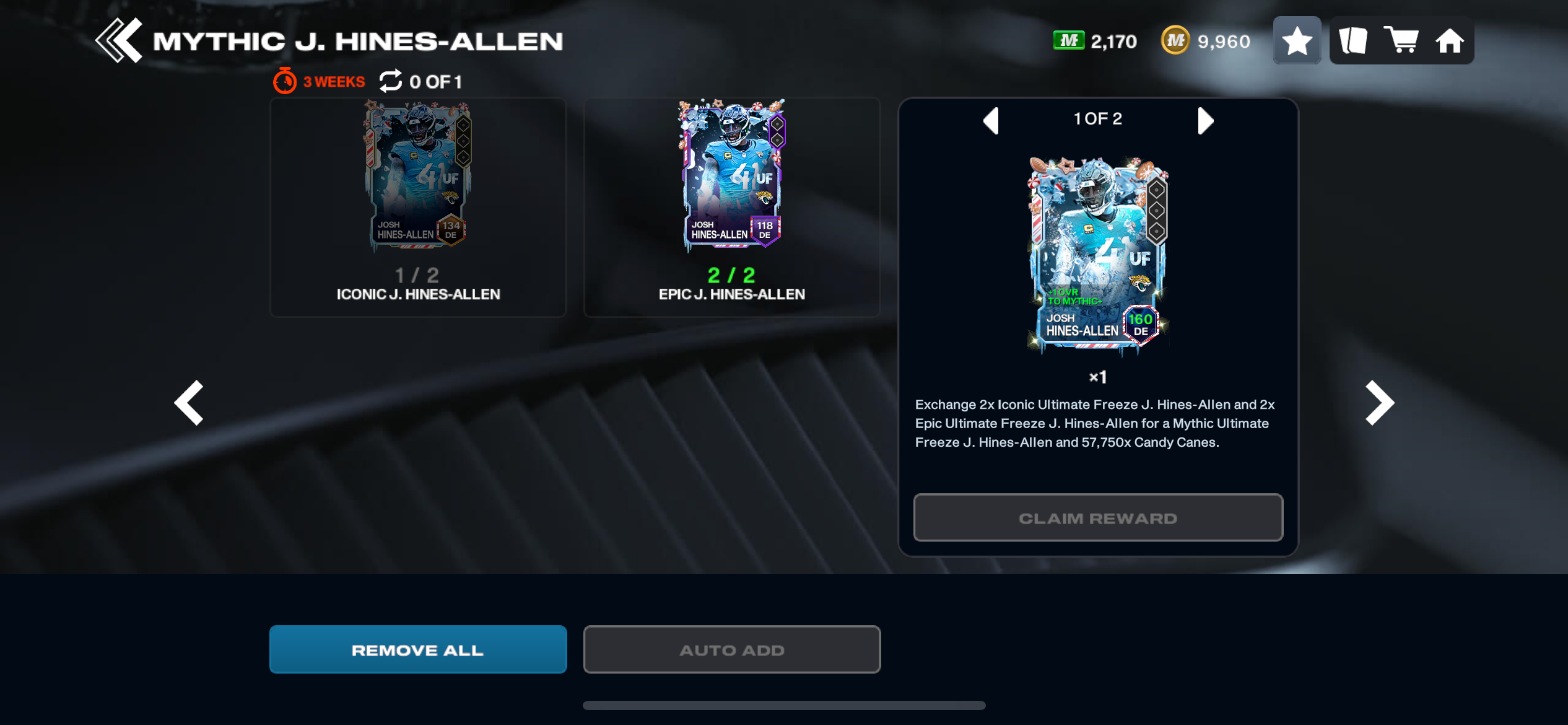Image resolution: width=1568 pixels, height=725 pixels.
Task: Show previous reward in the reward panel
Action: [991, 120]
